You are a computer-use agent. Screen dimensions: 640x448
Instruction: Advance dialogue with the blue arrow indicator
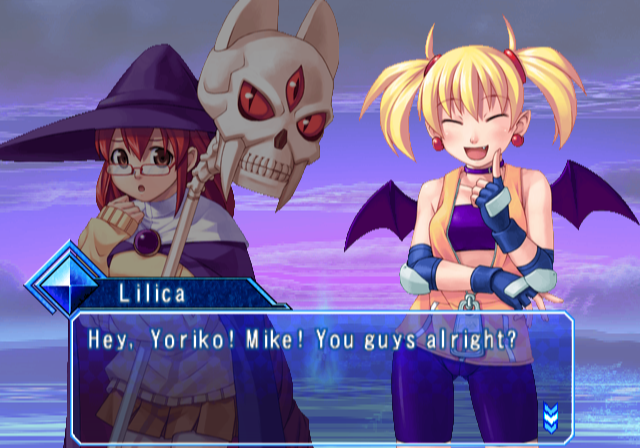[x=550, y=414]
